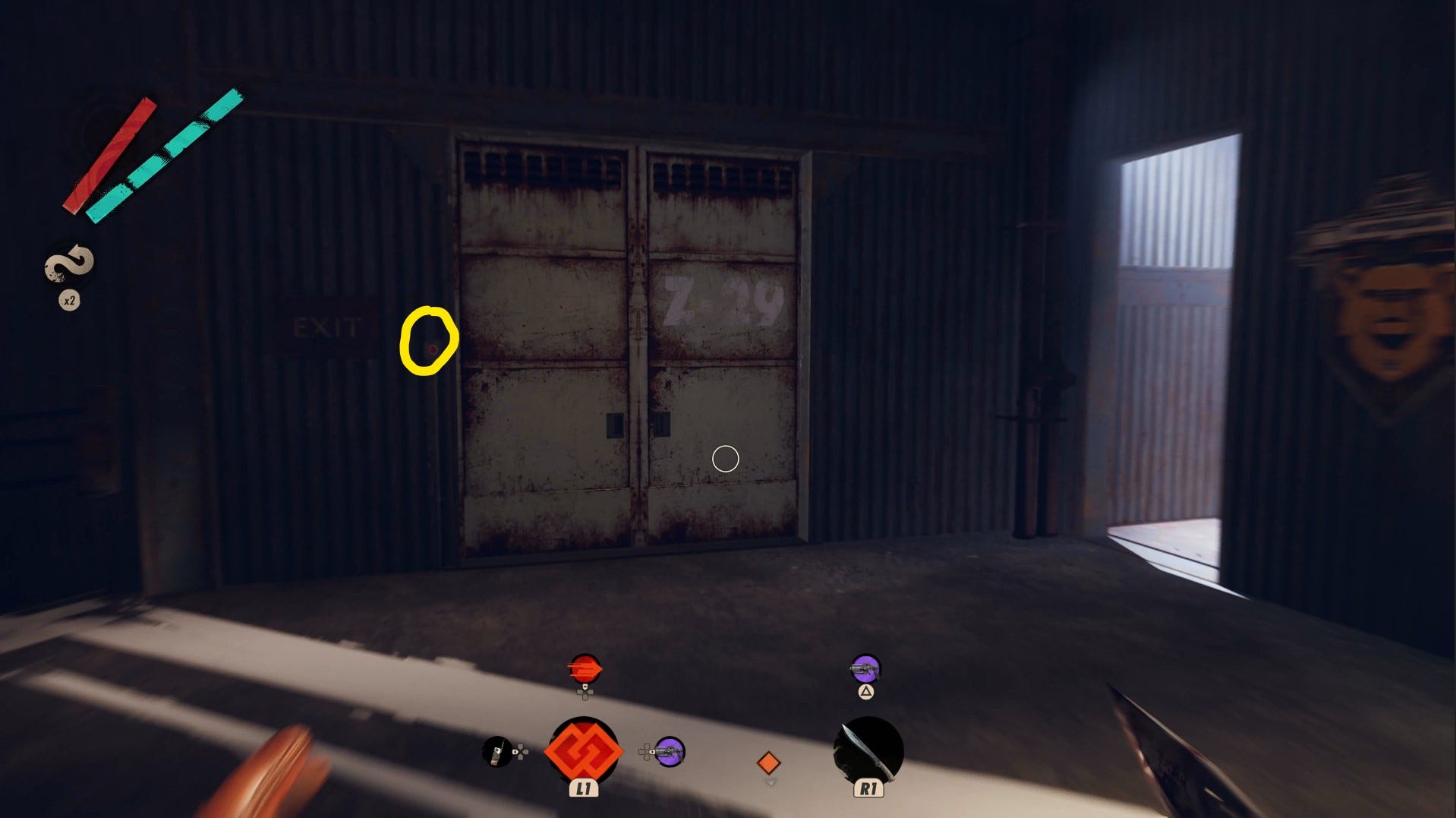The height and width of the screenshot is (818, 1456).
Task: Open the d-pad selector beside the hackamajig
Action: [519, 751]
